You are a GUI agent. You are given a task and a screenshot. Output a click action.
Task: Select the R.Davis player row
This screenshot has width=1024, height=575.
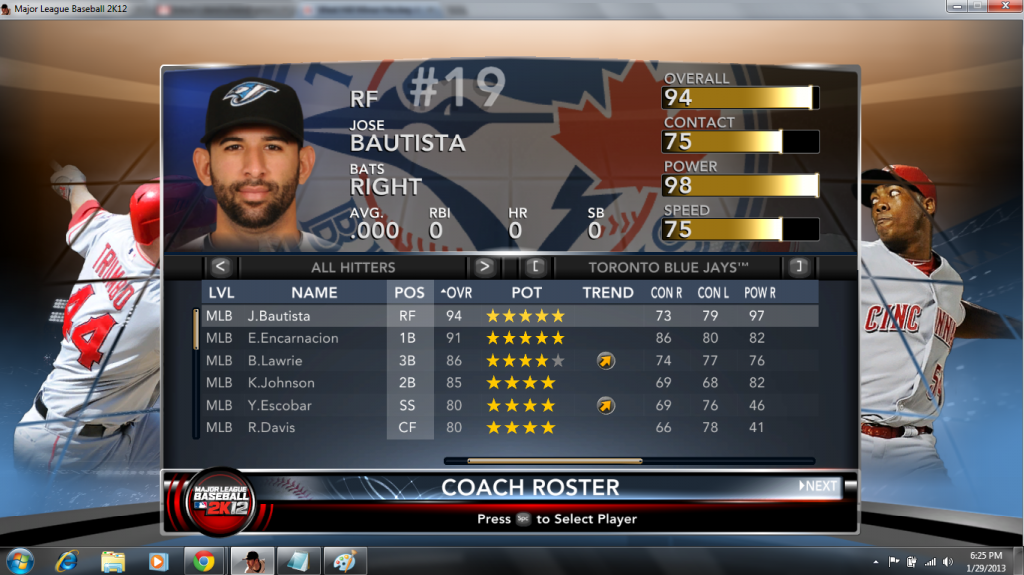272,427
